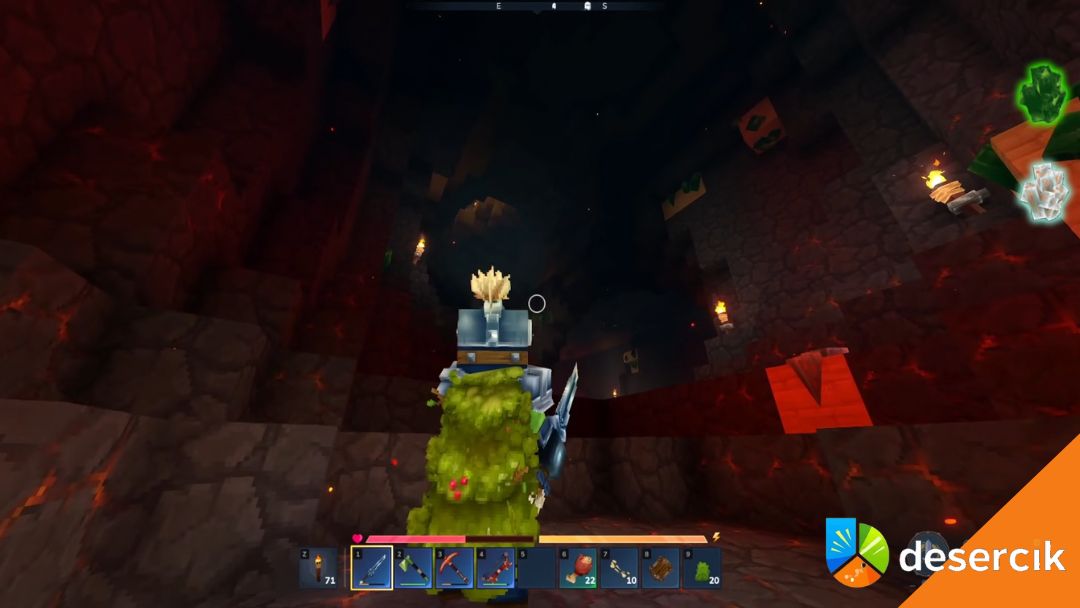The image size is (1080, 608).
Task: Choose the red pickaxe in slot 3
Action: 454,568
